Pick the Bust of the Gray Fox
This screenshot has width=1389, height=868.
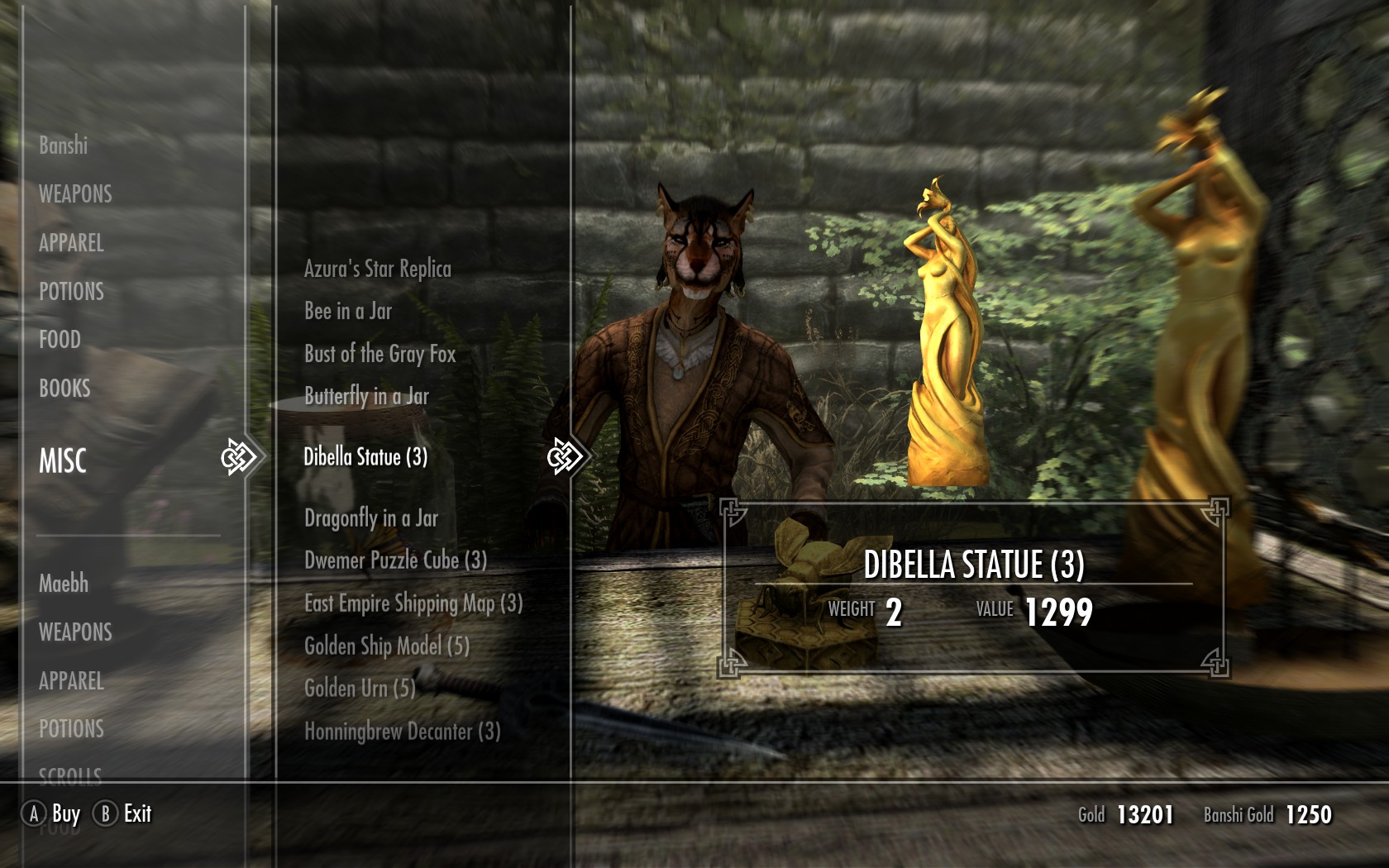[379, 355]
